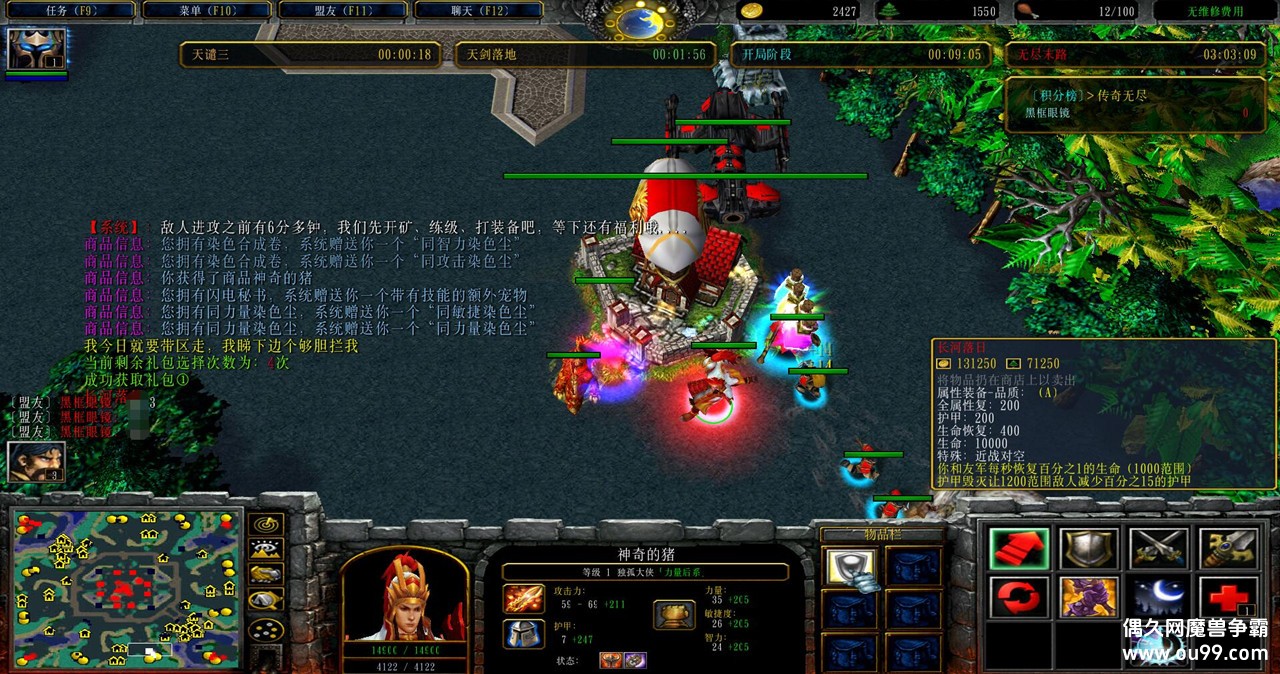Toggle the minimap creep camp display button
Screen dimensions: 1280x674
[265, 600]
